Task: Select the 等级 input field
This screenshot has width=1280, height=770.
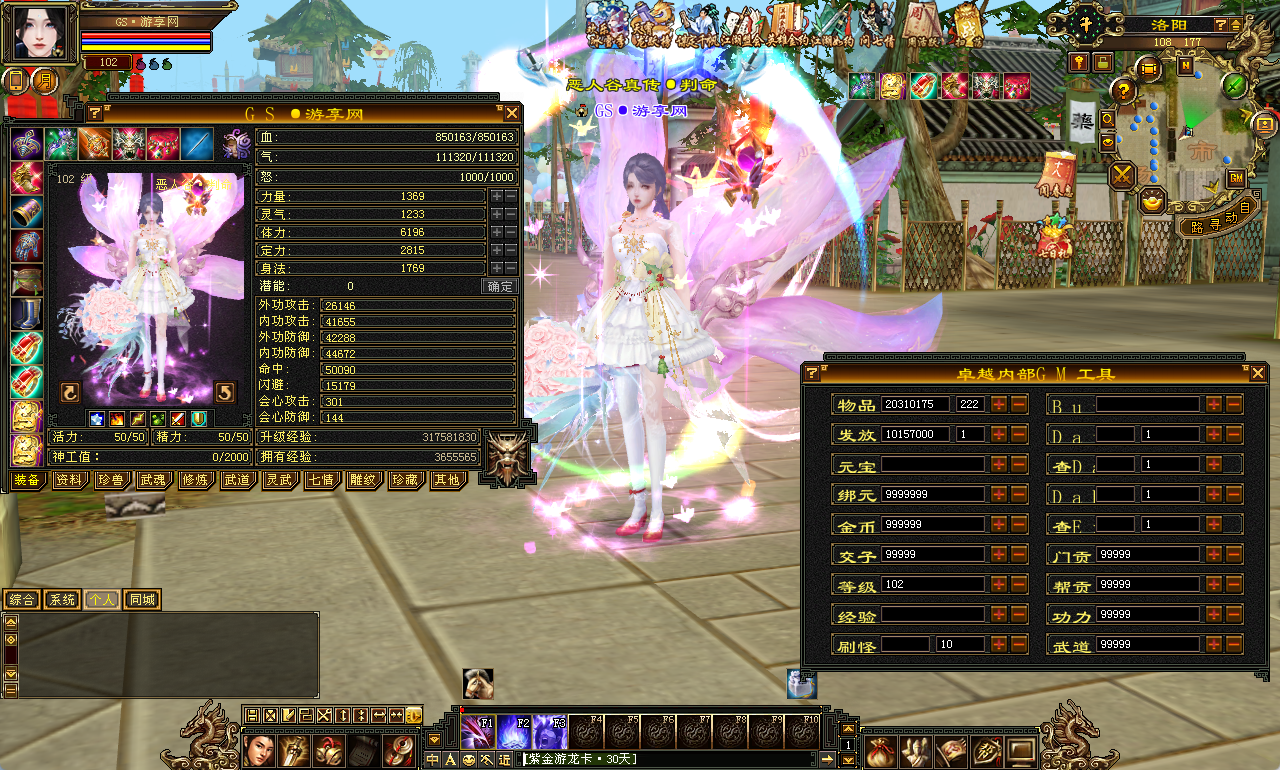Action: [x=932, y=585]
